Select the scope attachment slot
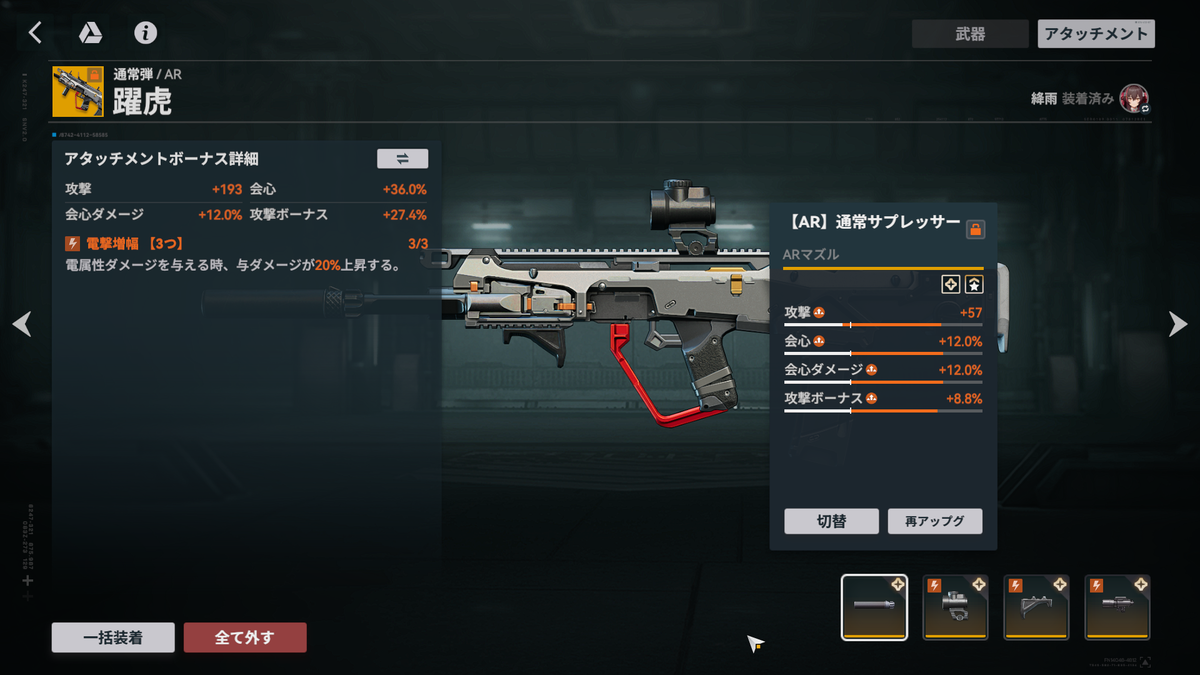Image resolution: width=1200 pixels, height=675 pixels. (1117, 607)
